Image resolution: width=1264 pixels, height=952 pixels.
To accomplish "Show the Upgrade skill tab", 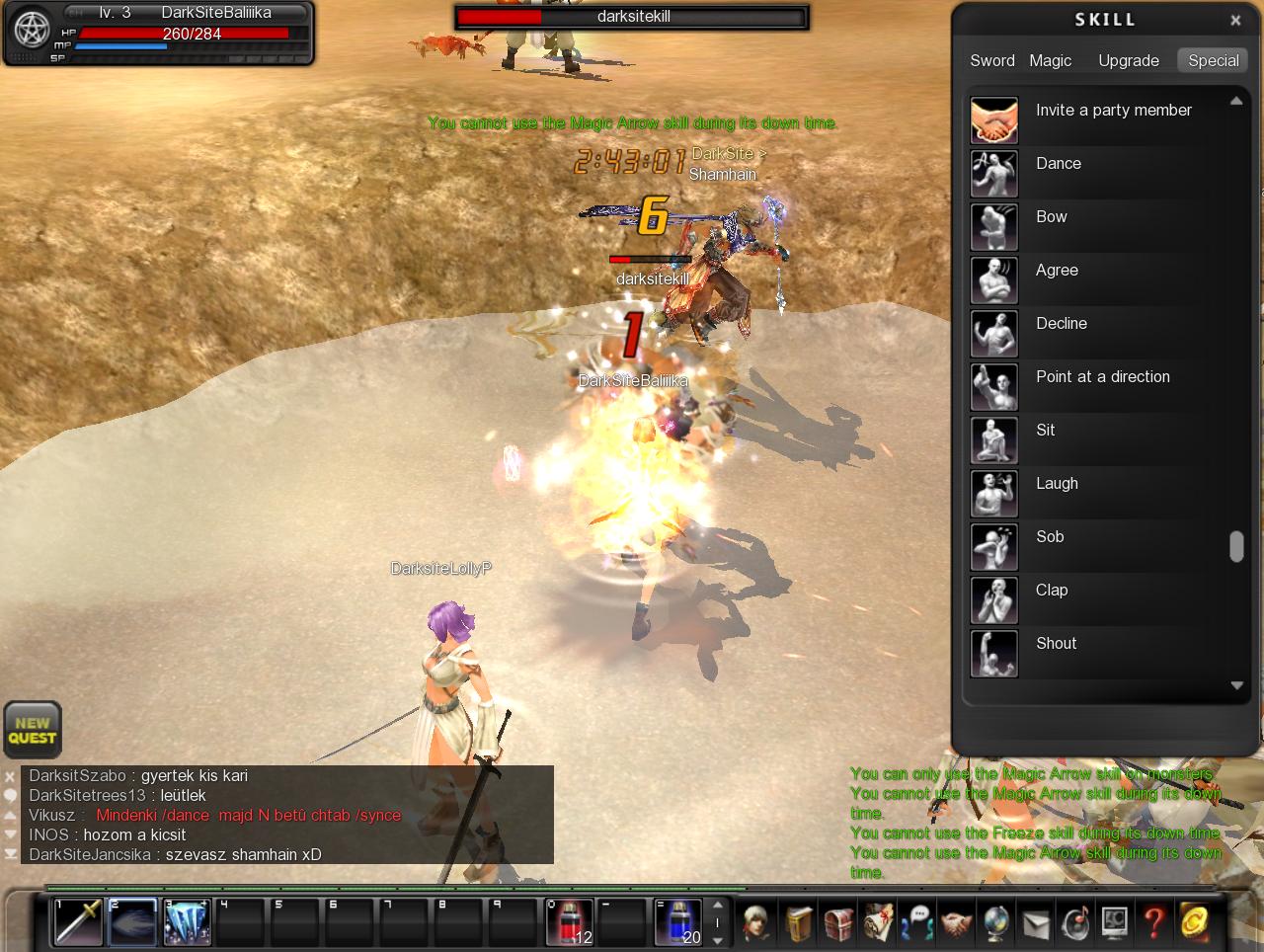I will coord(1129,60).
